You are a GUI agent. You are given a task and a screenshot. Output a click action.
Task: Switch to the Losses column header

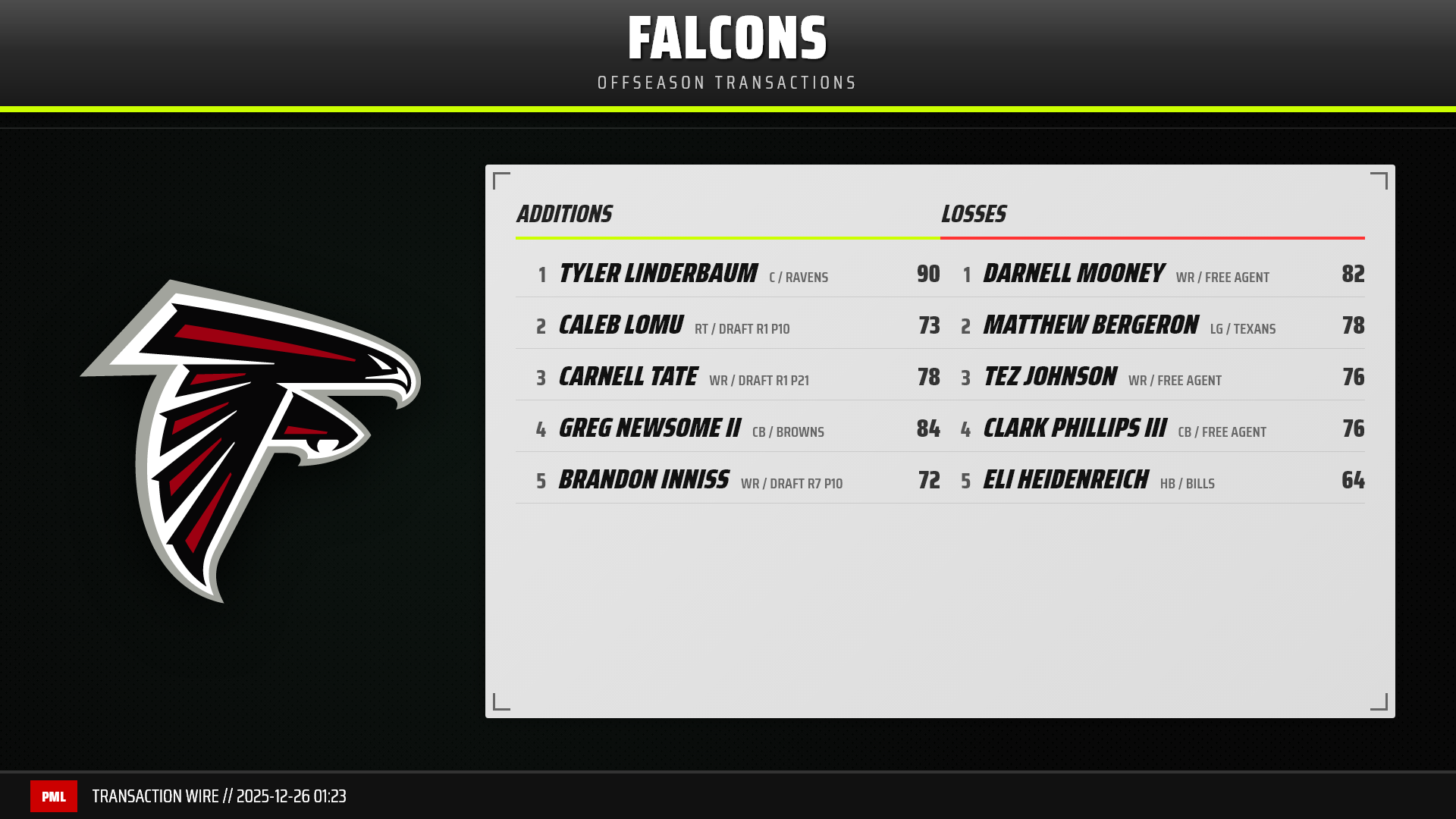(974, 215)
